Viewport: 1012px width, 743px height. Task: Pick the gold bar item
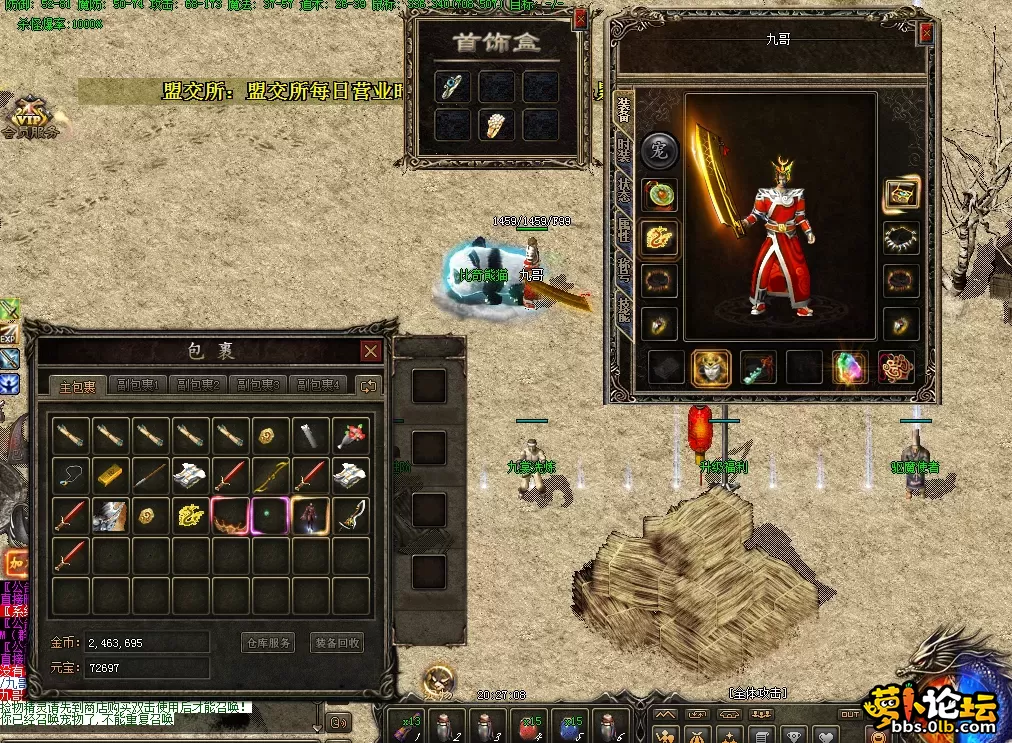click(111, 474)
